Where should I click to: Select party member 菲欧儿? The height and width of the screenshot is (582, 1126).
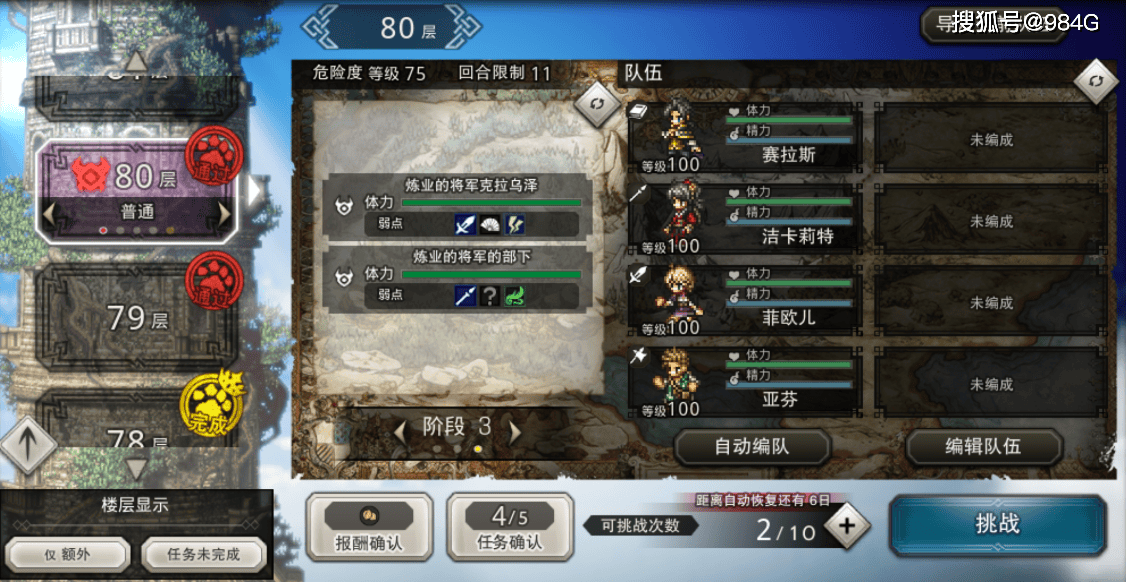point(745,302)
